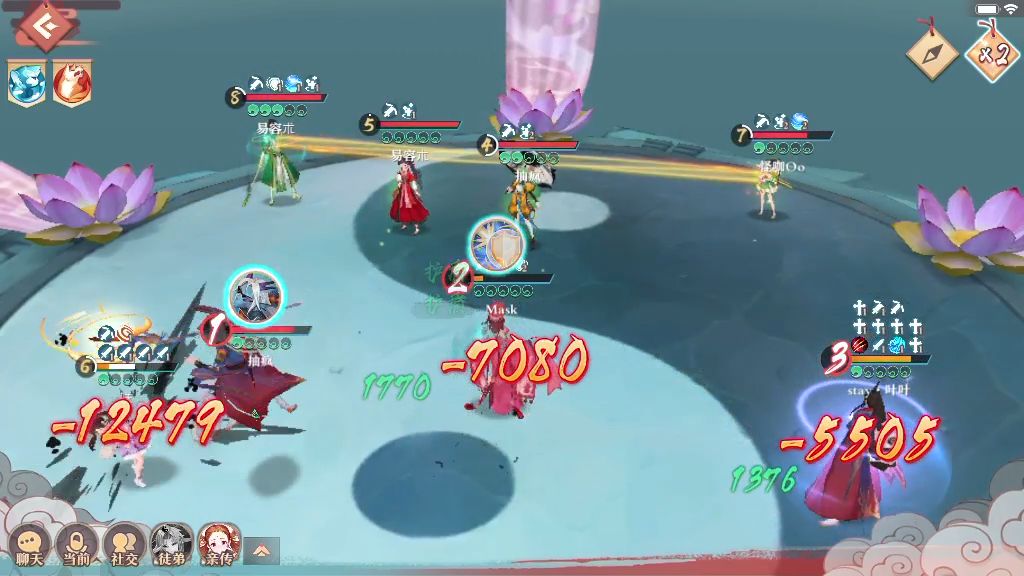Go back with the red arrow button
This screenshot has width=1024, height=576.
point(43,26)
